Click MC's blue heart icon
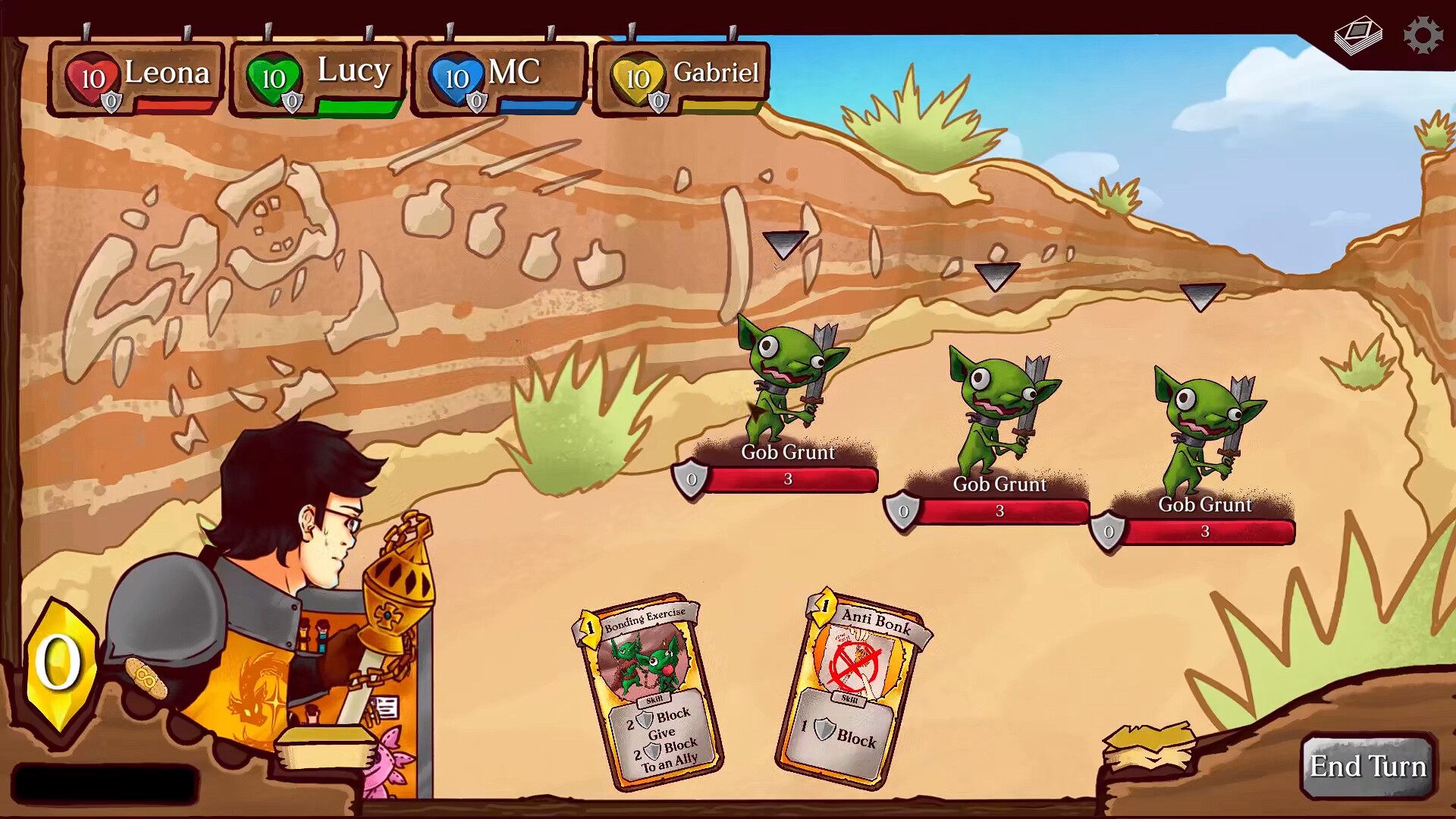 click(456, 75)
